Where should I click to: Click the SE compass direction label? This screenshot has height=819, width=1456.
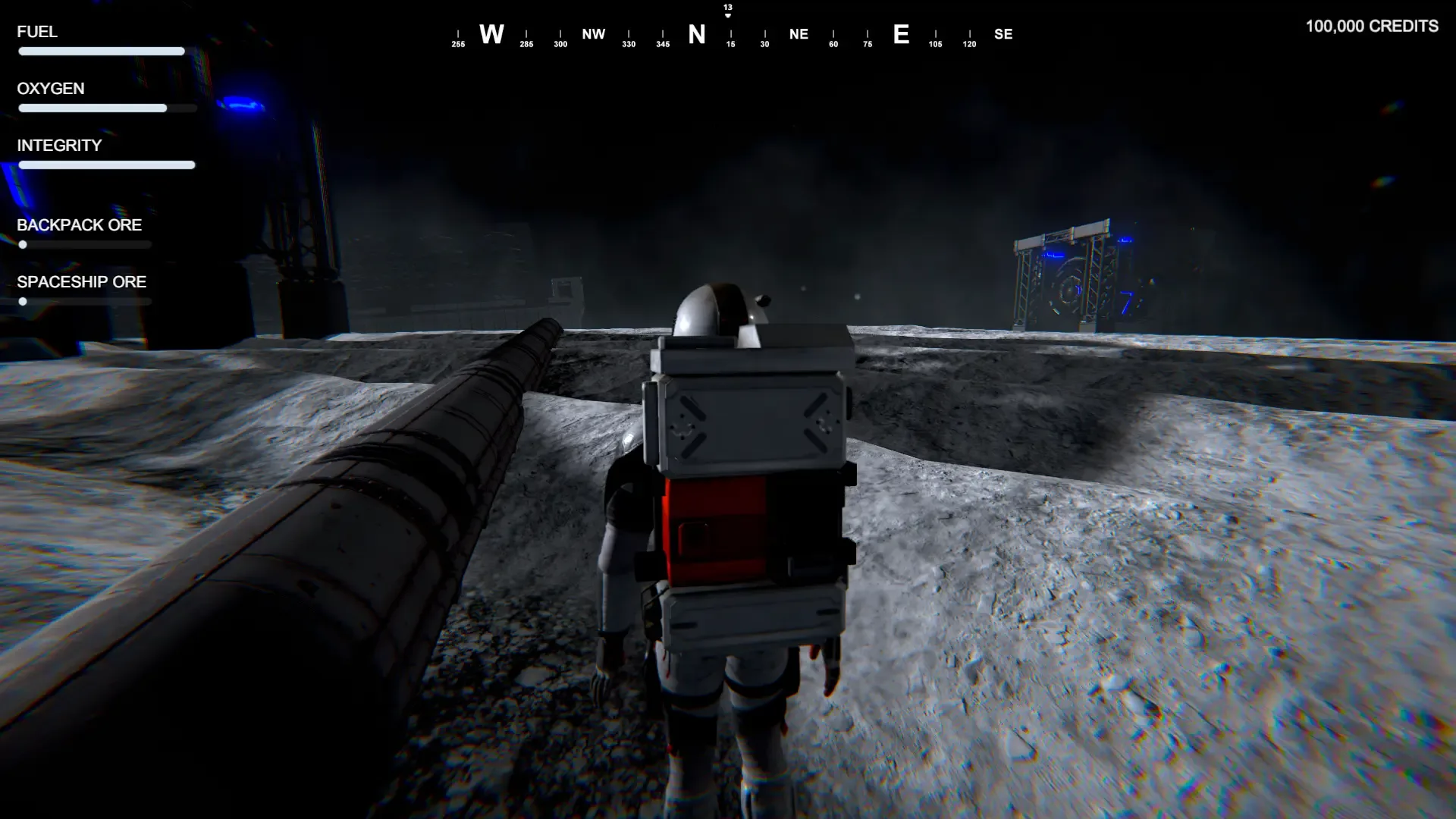[1003, 33]
